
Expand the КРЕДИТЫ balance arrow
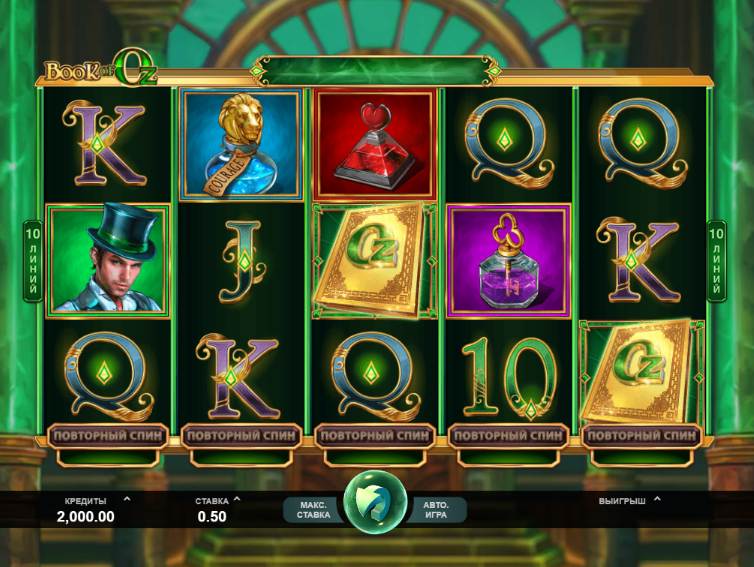[126, 498]
